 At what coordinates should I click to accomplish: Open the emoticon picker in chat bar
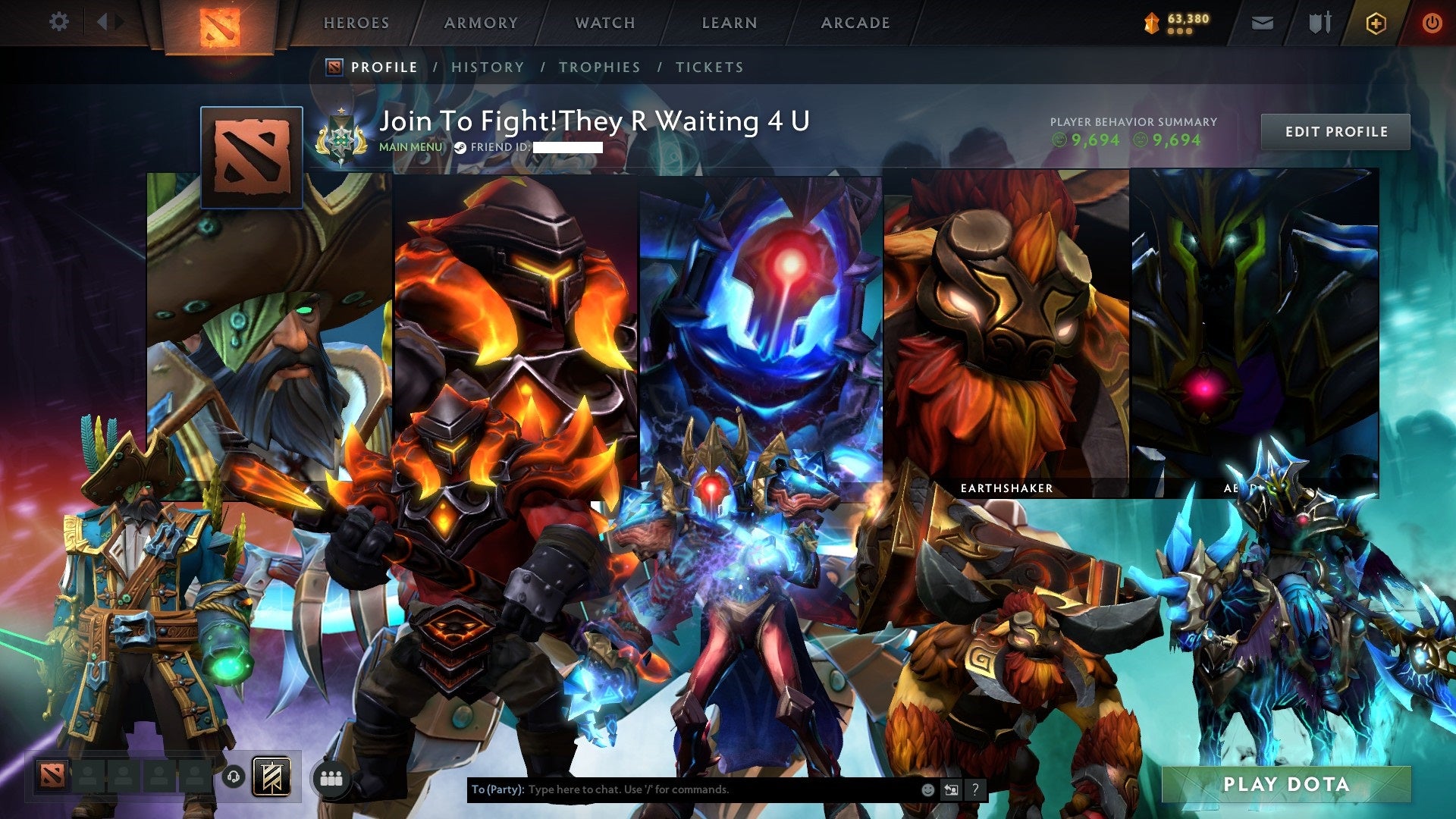(x=928, y=789)
